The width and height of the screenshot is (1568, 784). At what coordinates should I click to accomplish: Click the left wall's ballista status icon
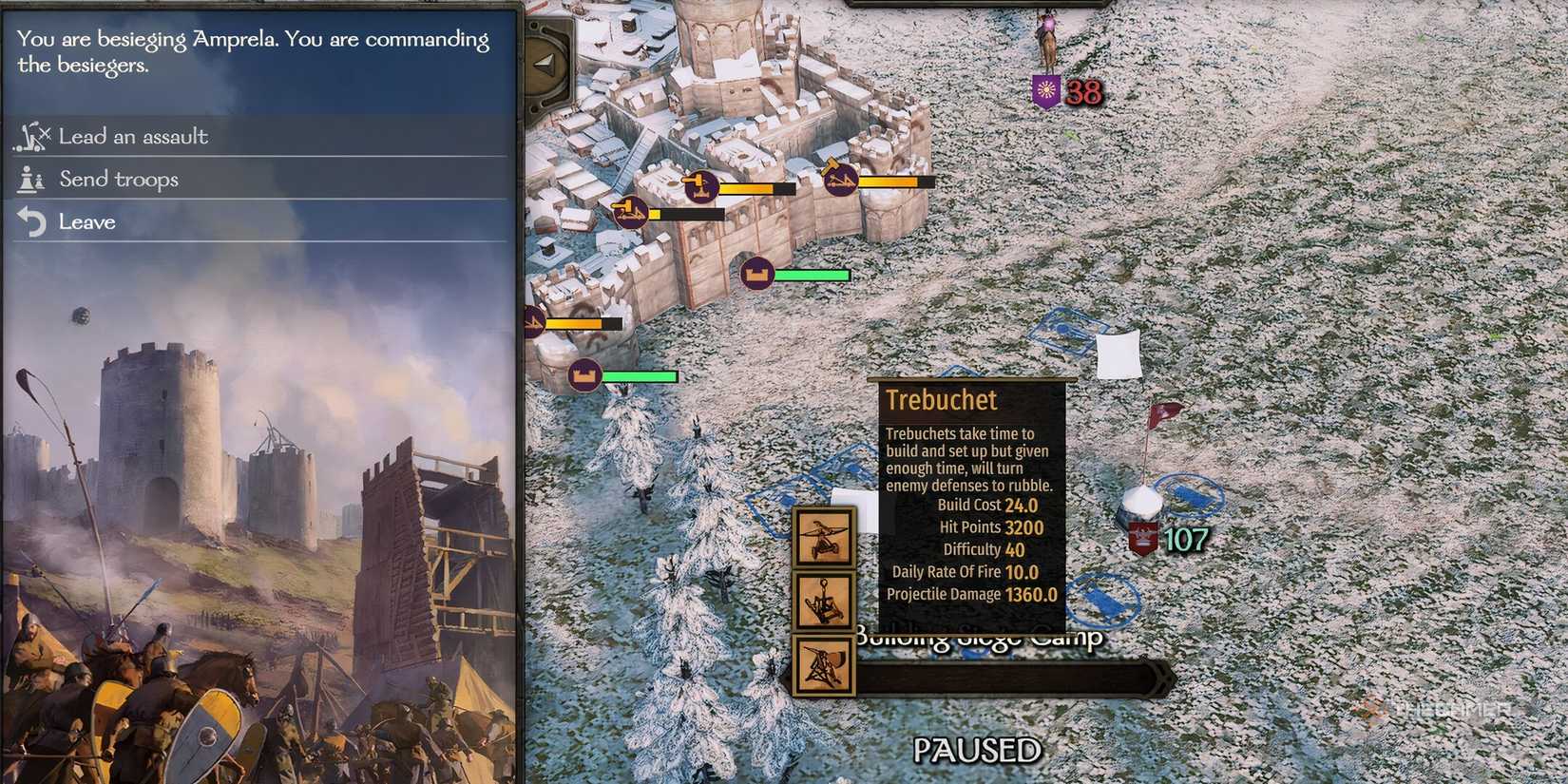coord(532,321)
